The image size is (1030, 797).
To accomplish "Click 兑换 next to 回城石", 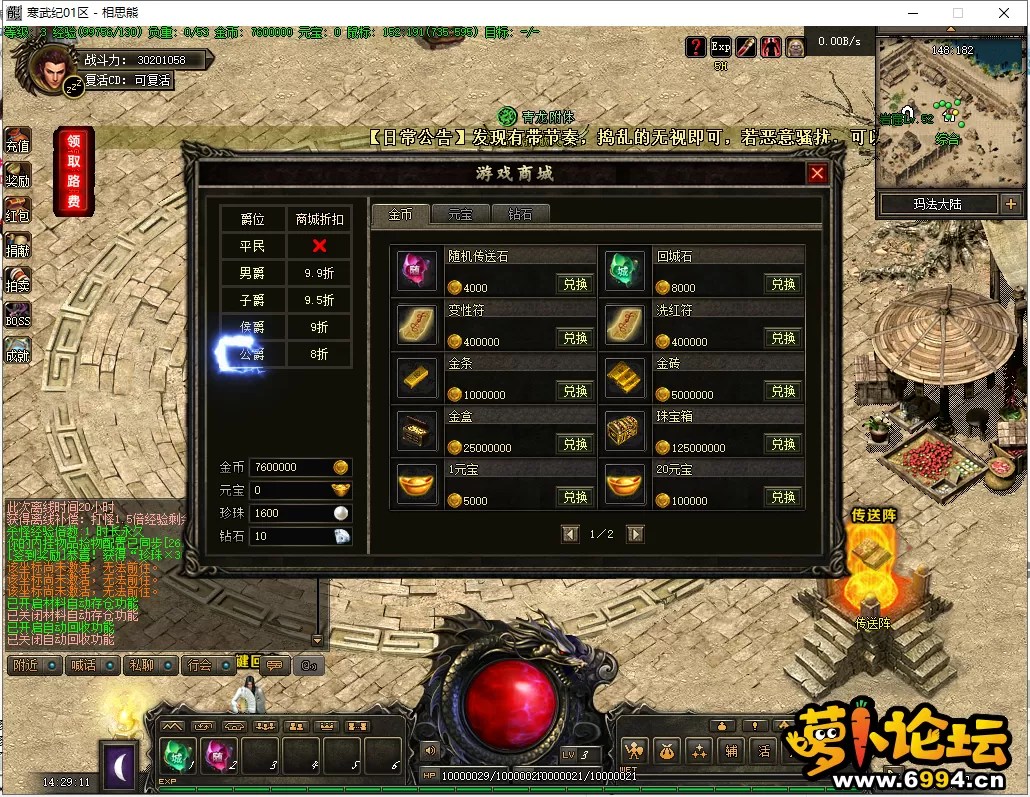I will [783, 284].
